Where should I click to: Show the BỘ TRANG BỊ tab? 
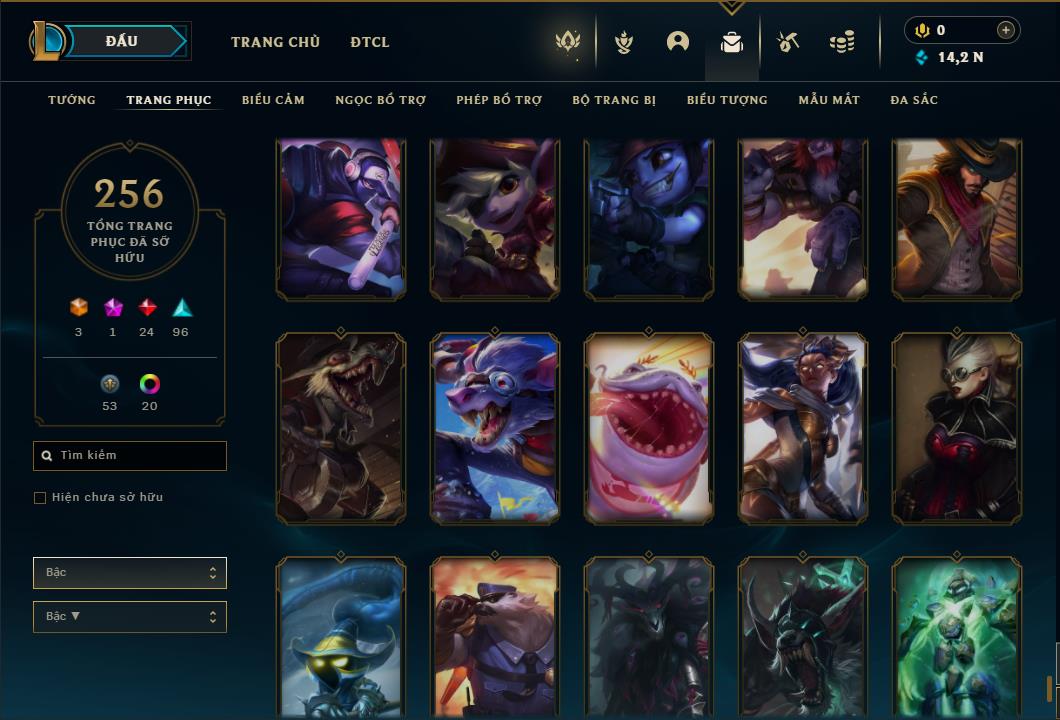(x=614, y=100)
